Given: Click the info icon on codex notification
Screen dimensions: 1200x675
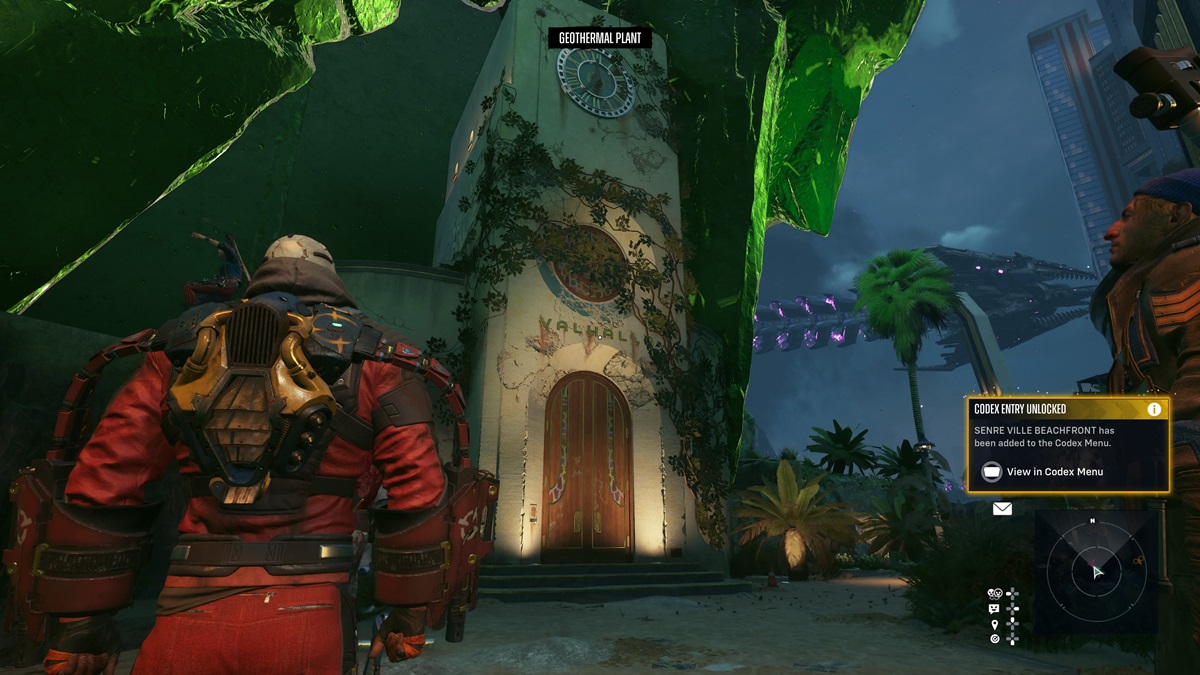Looking at the screenshot, I should click(1154, 409).
